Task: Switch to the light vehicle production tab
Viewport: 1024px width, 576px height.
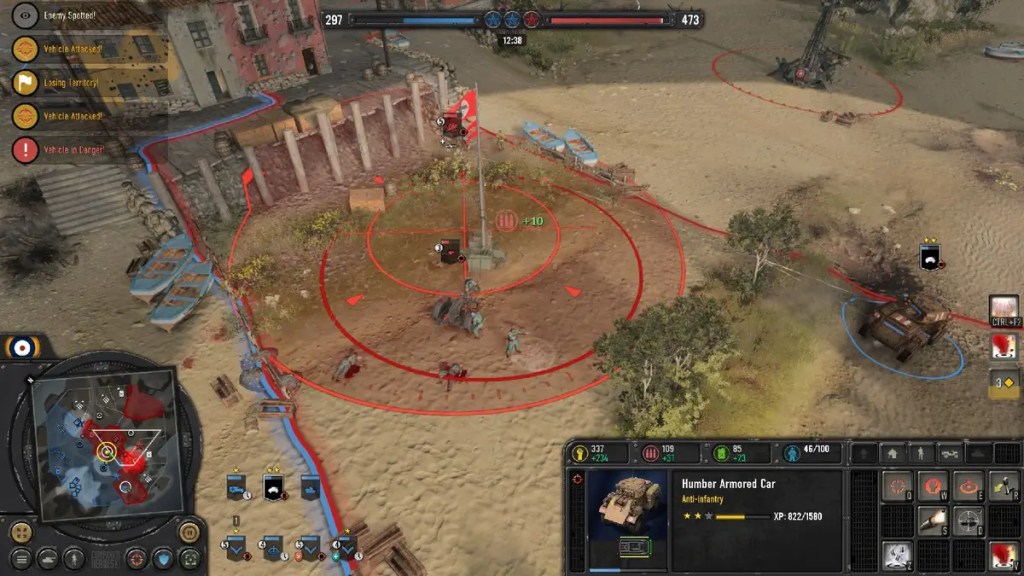Action: tap(949, 454)
